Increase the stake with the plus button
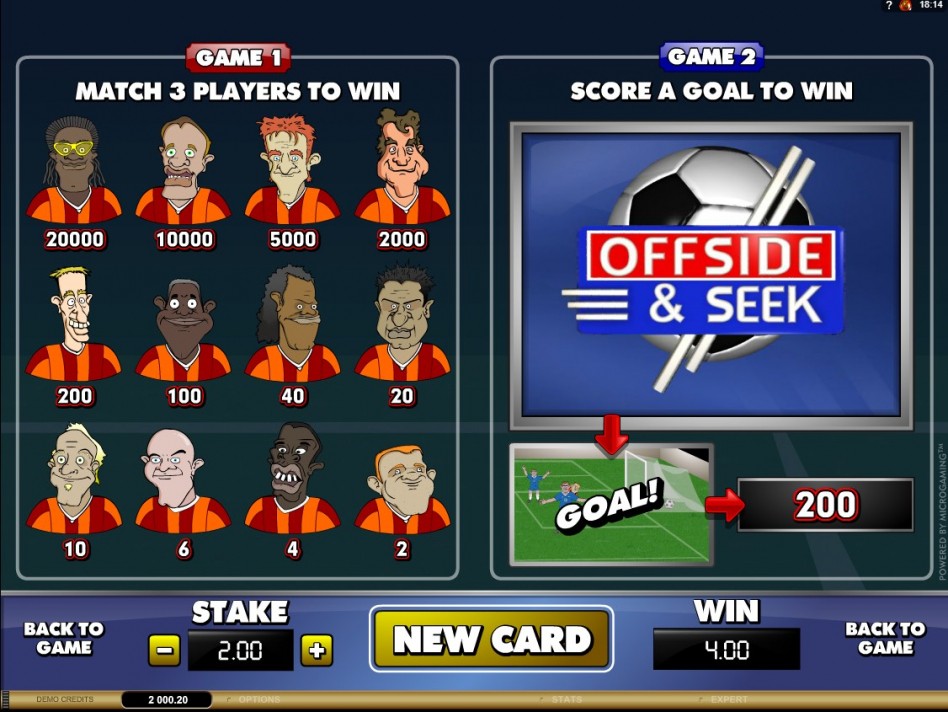The image size is (948, 712). (x=317, y=651)
